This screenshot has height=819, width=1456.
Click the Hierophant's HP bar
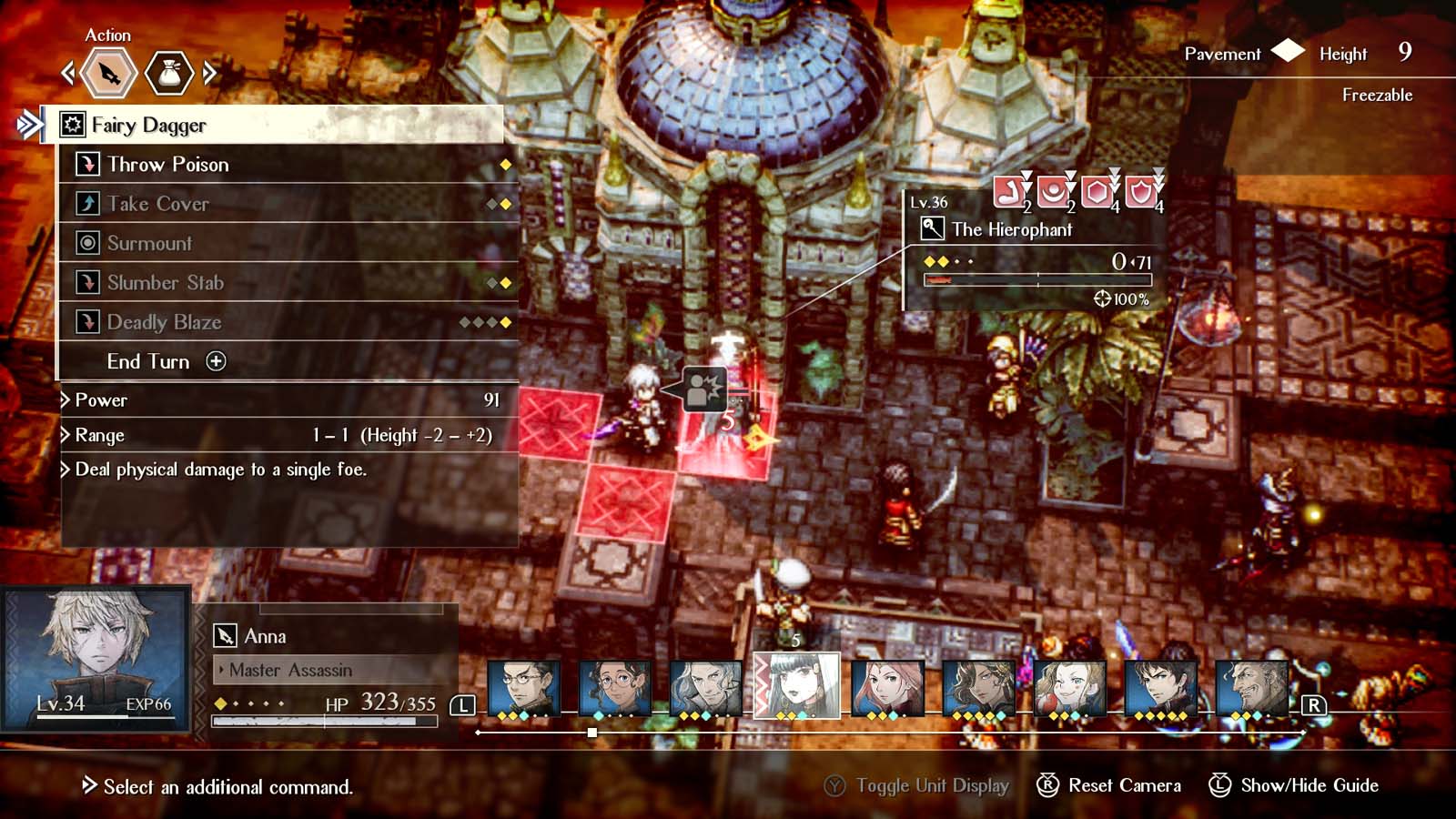[1037, 280]
